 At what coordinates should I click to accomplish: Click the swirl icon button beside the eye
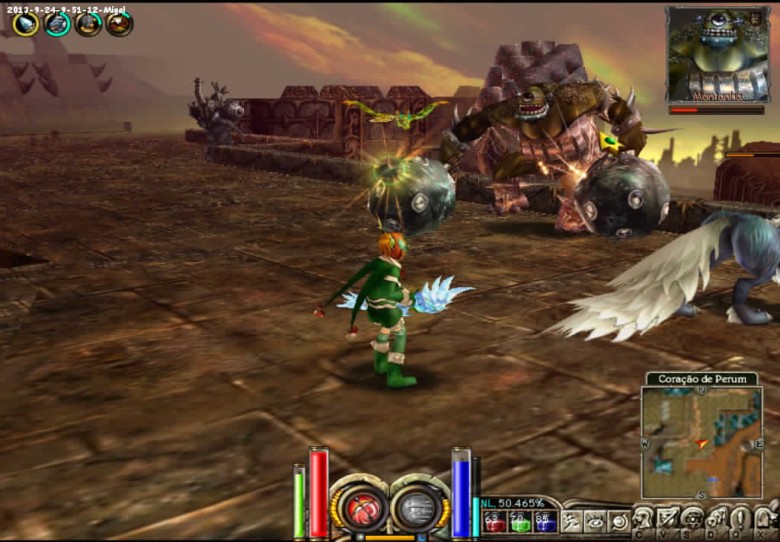point(619,521)
